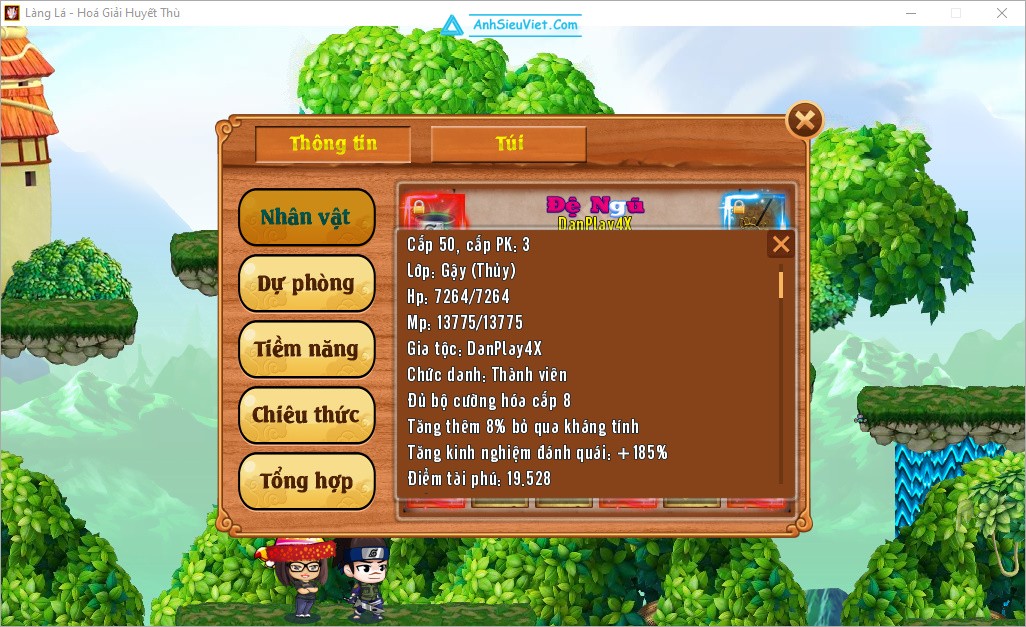
Task: Choose the Tổng hợp menu button
Action: click(306, 481)
